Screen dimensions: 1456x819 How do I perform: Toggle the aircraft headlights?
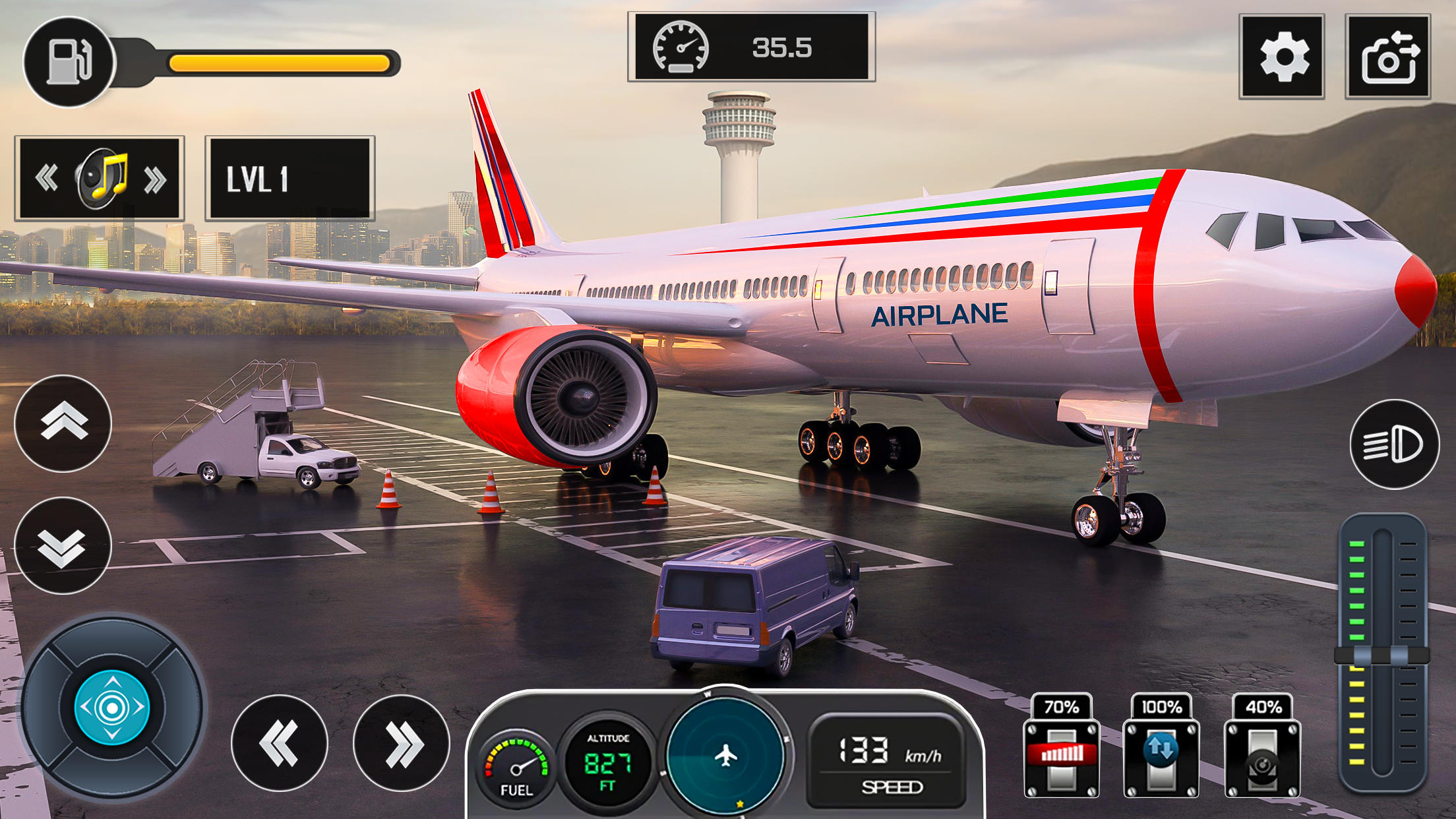[x=1395, y=443]
